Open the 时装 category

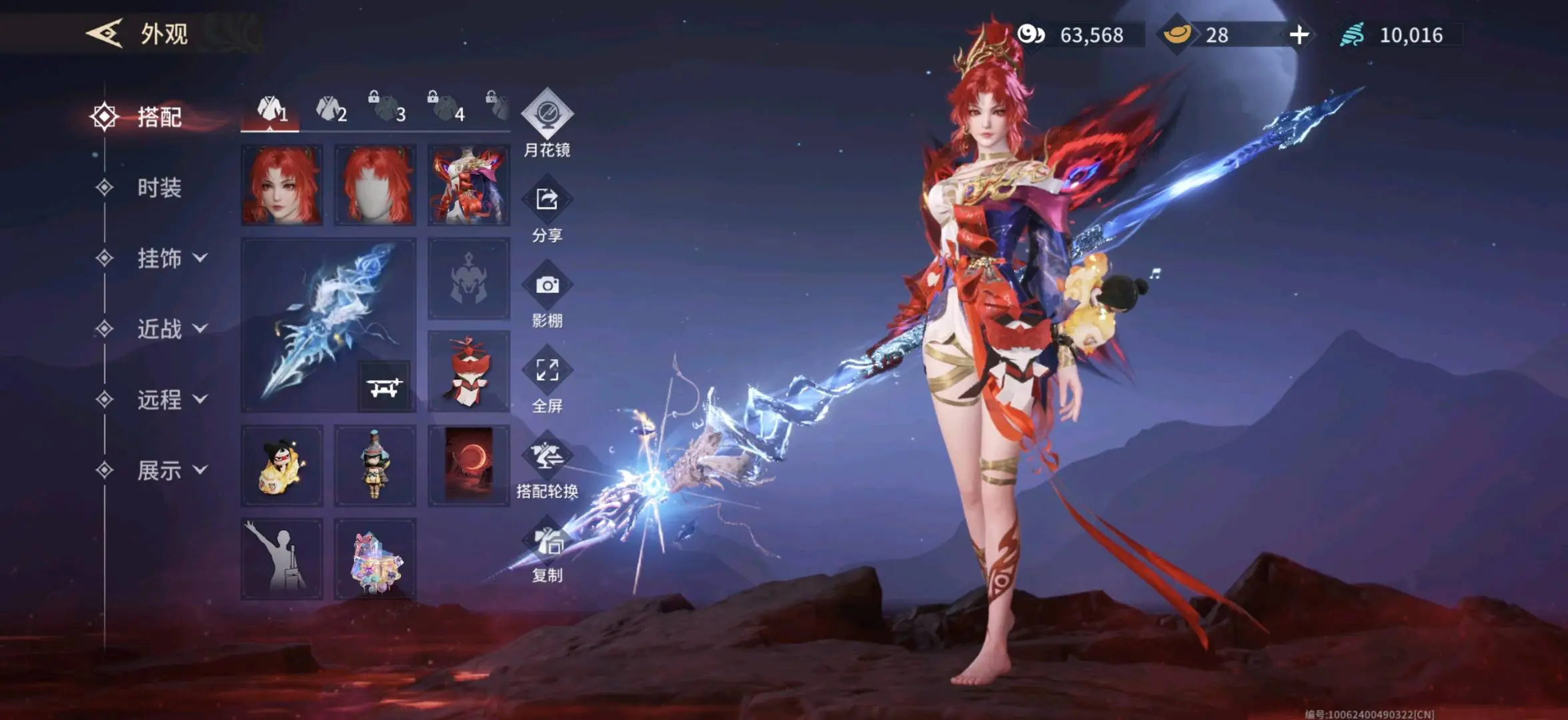point(159,188)
